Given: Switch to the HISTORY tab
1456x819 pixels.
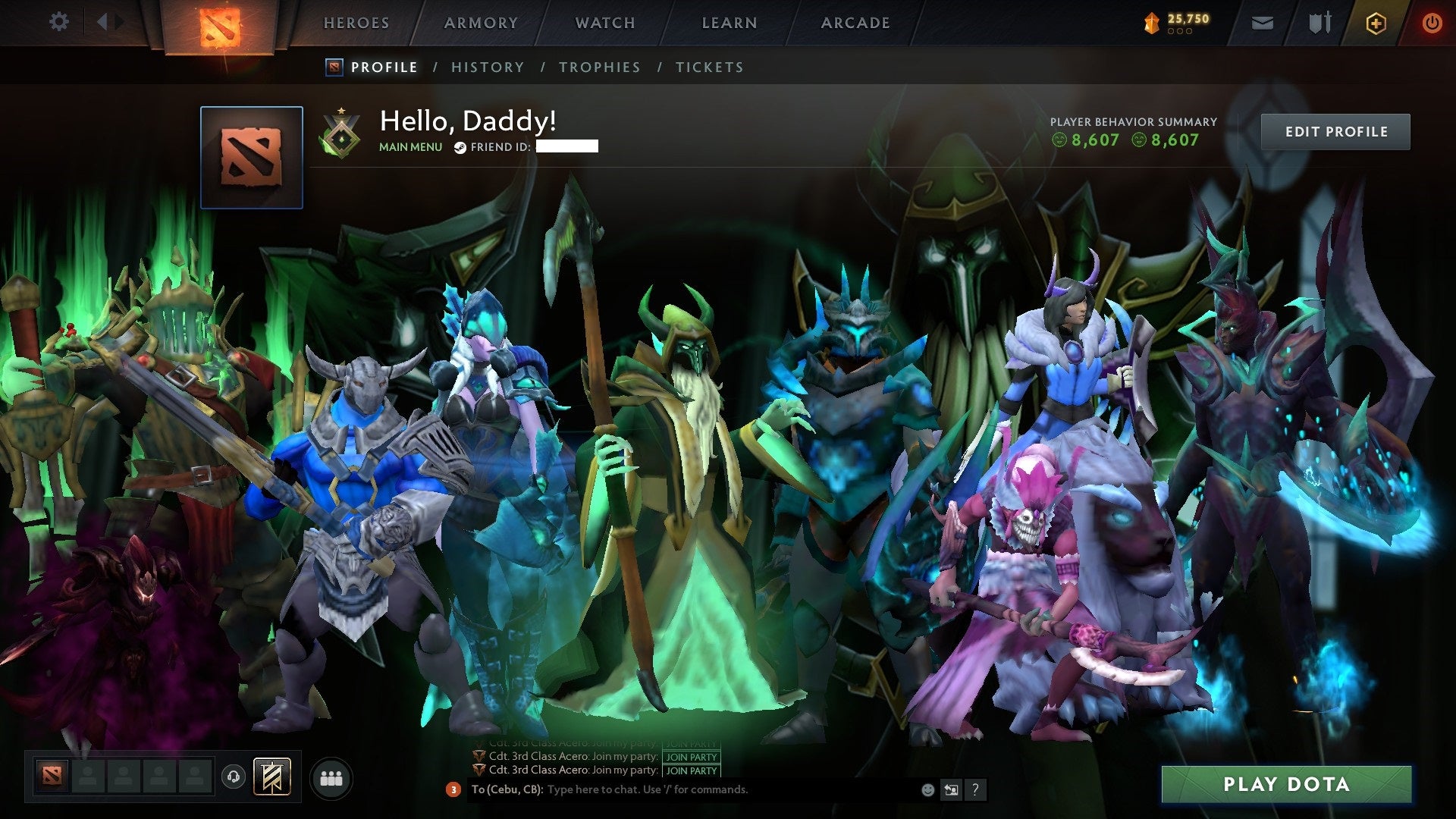Looking at the screenshot, I should pos(487,67).
